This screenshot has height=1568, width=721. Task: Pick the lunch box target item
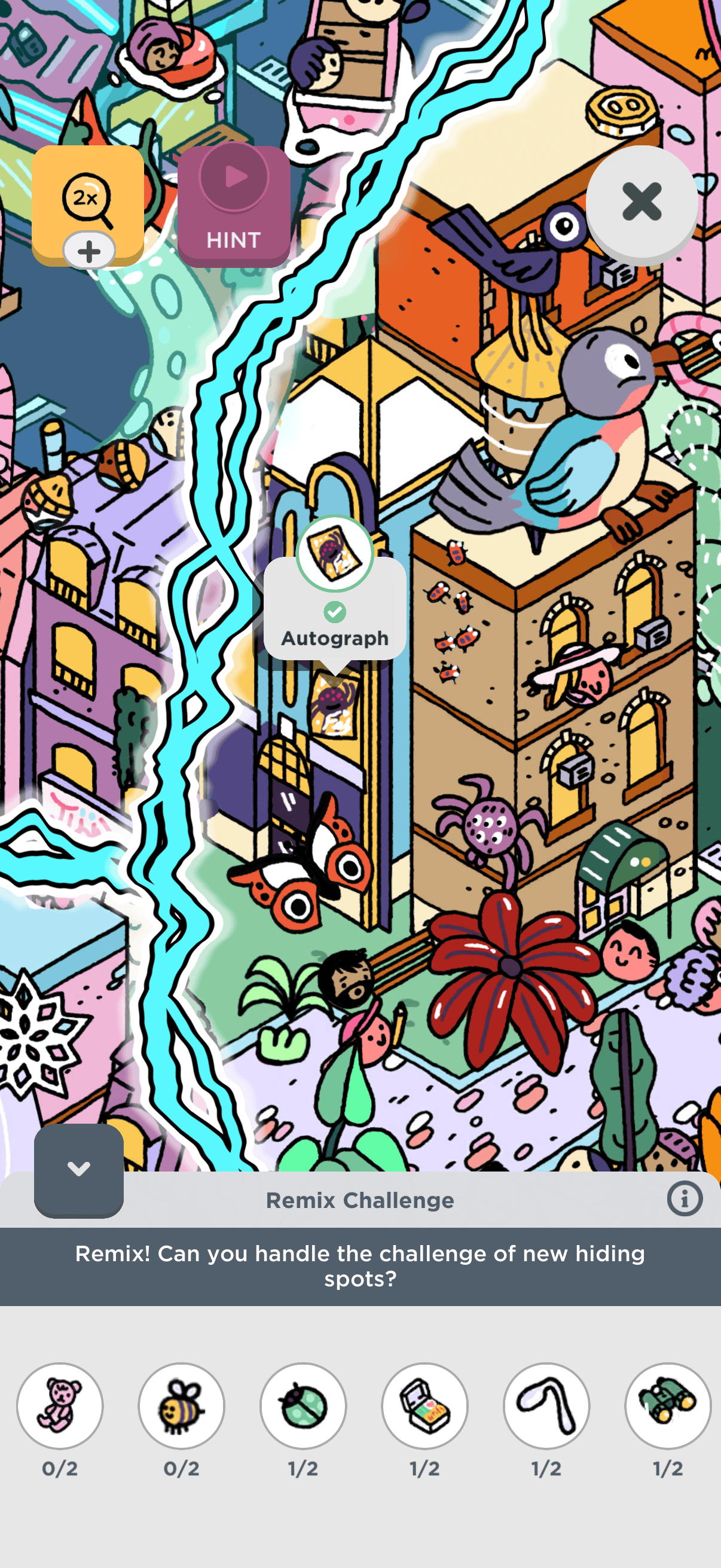[424, 1405]
